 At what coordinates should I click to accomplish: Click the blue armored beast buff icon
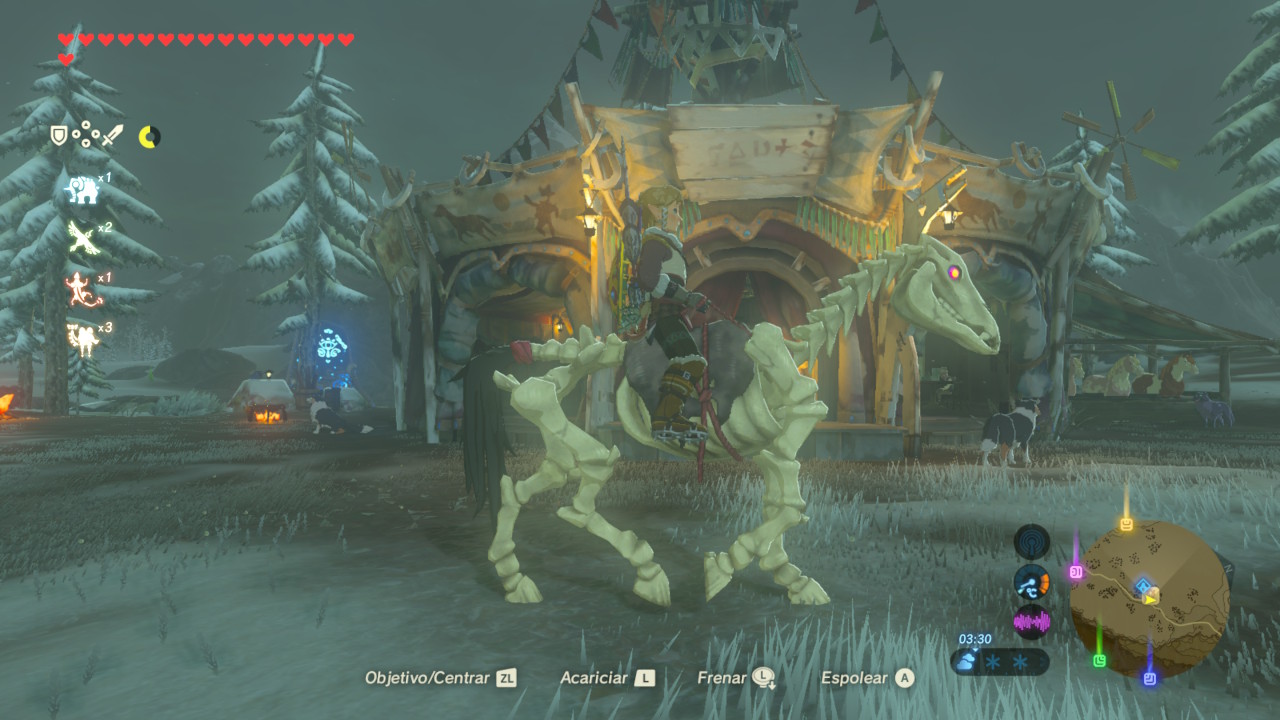(82, 189)
